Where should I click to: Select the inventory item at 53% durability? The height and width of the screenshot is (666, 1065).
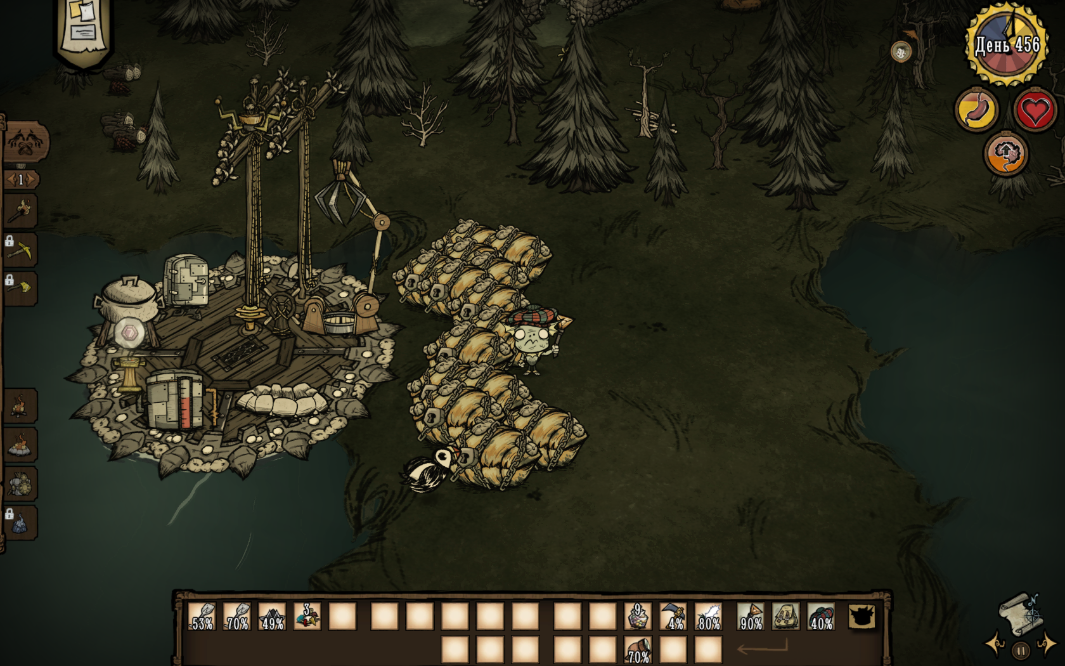(x=202, y=616)
